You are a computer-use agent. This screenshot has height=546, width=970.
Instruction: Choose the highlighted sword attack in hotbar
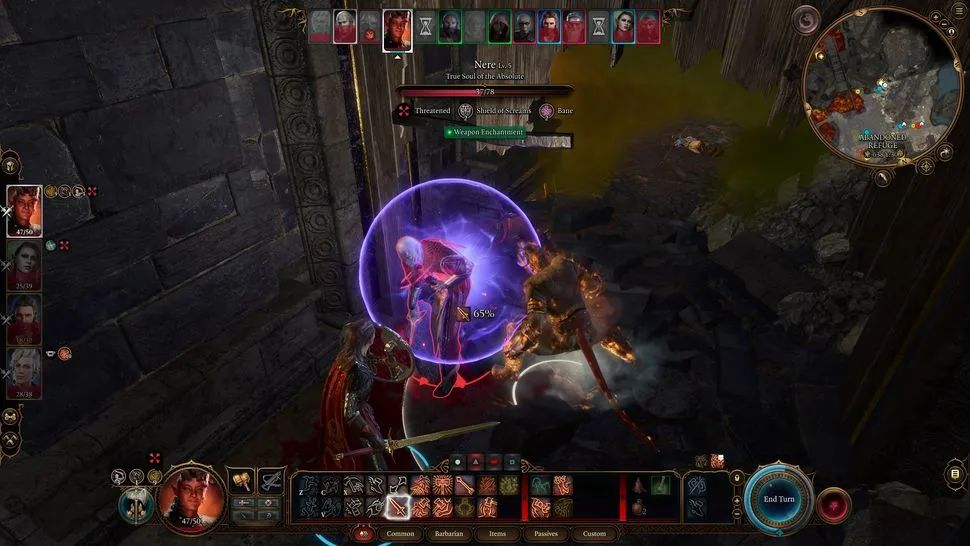pos(399,507)
